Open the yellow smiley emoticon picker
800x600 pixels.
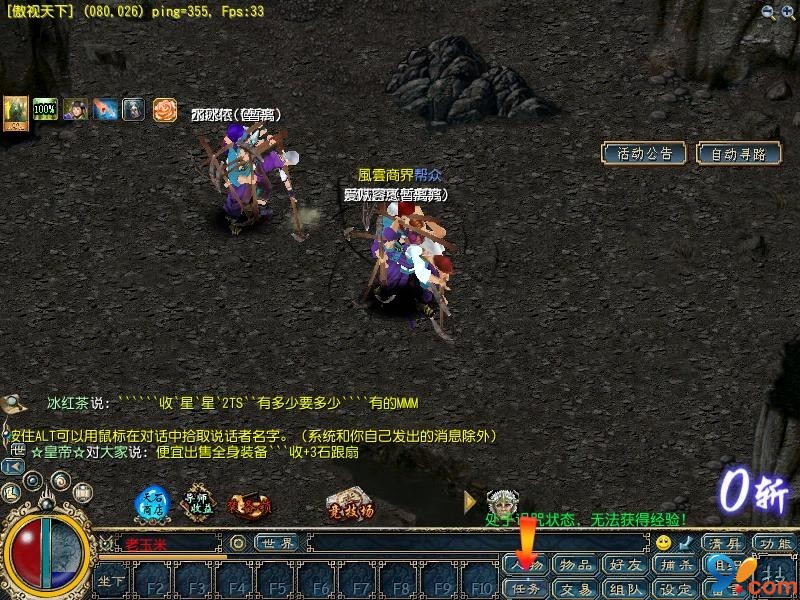coord(663,543)
